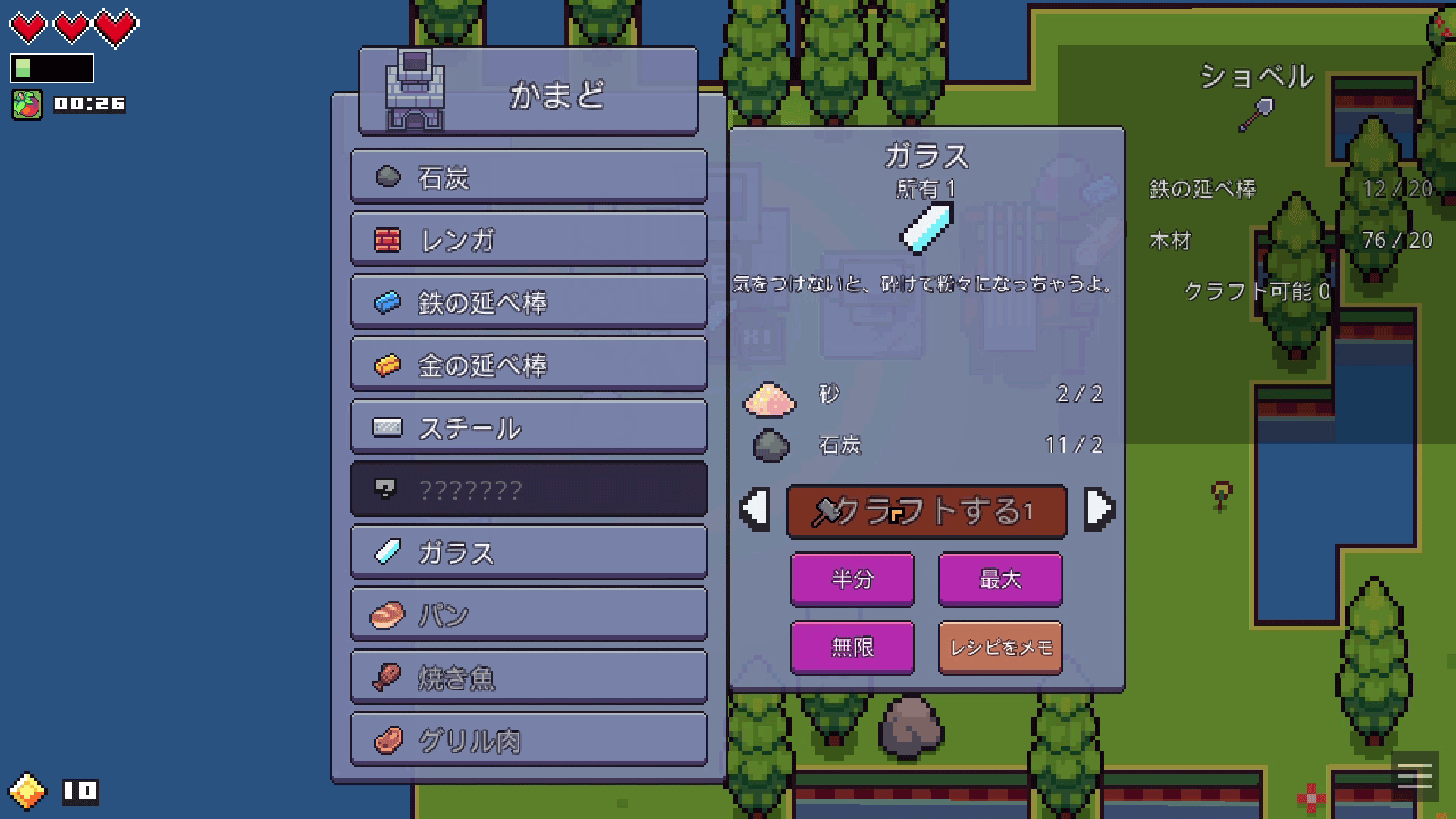Screen dimensions: 1456x819
Task: Select the ??????? locked recipe entry
Action: [x=527, y=489]
